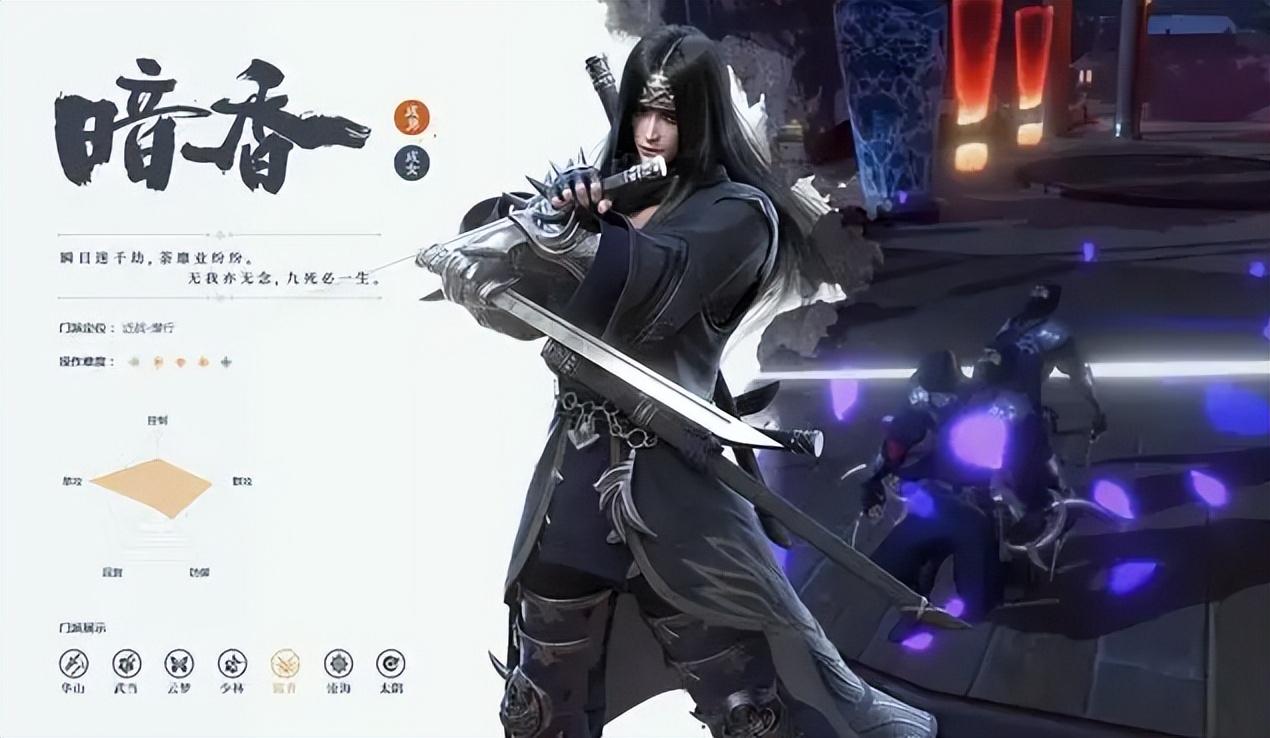Pick the 少林 sect icon
This screenshot has width=1270, height=738.
(x=233, y=663)
